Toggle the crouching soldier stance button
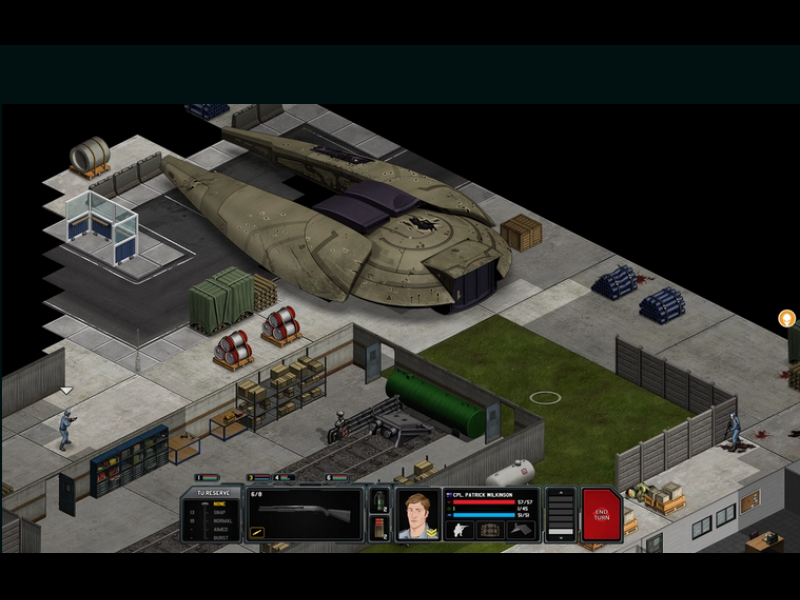Screen dimensions: 800x600 (x=461, y=530)
